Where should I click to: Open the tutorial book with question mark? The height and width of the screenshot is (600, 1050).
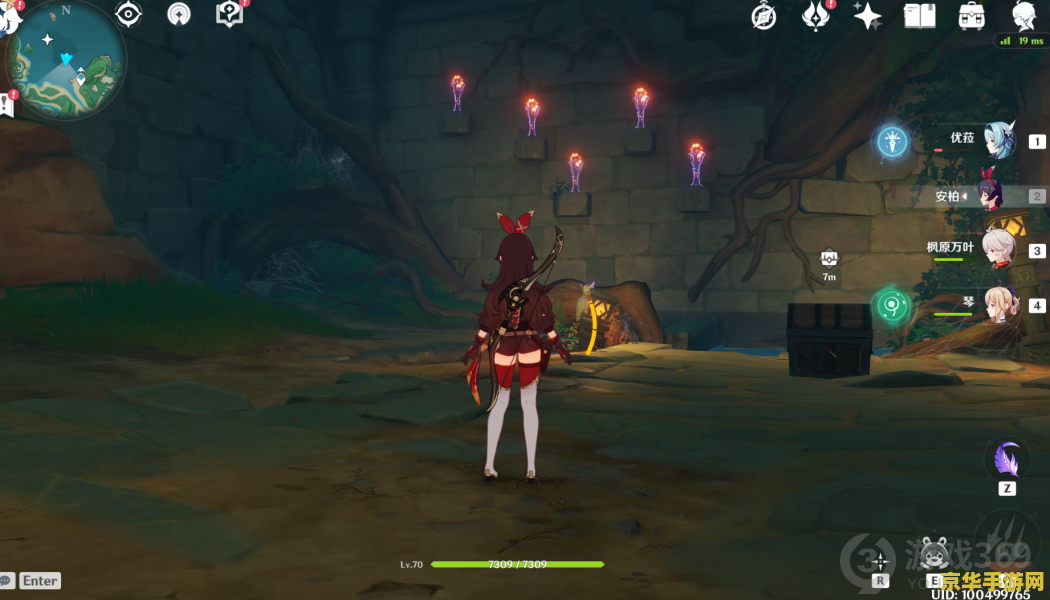click(x=229, y=14)
